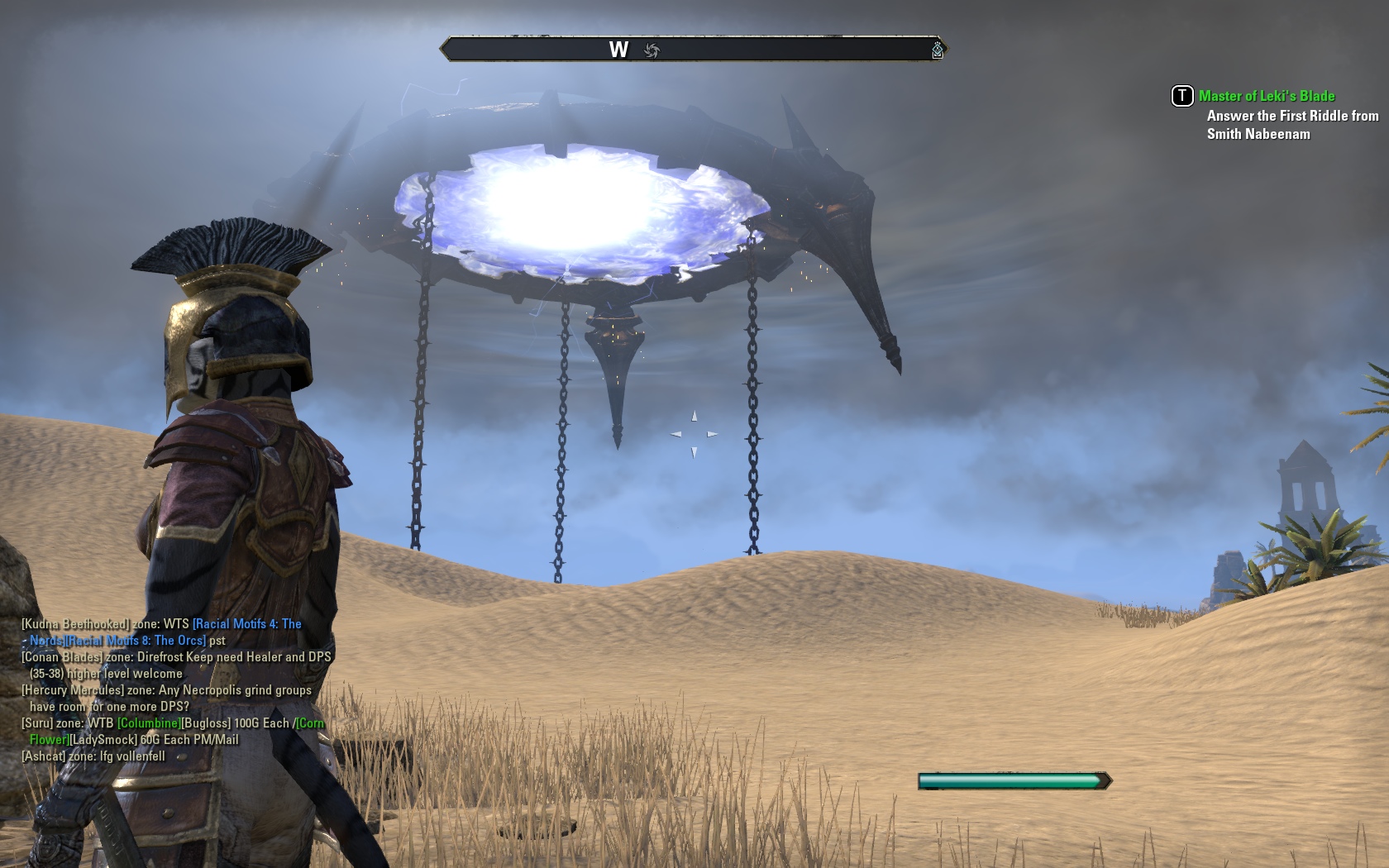This screenshot has width=1389, height=868.
Task: Click the swirl marker on the compass
Action: (x=652, y=51)
